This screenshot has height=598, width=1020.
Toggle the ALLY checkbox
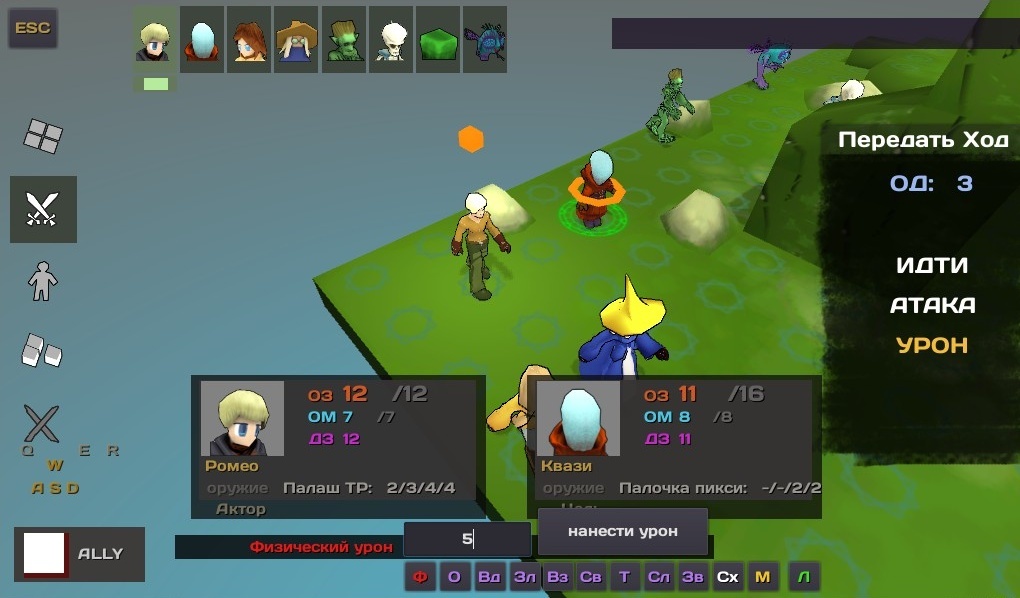point(45,554)
